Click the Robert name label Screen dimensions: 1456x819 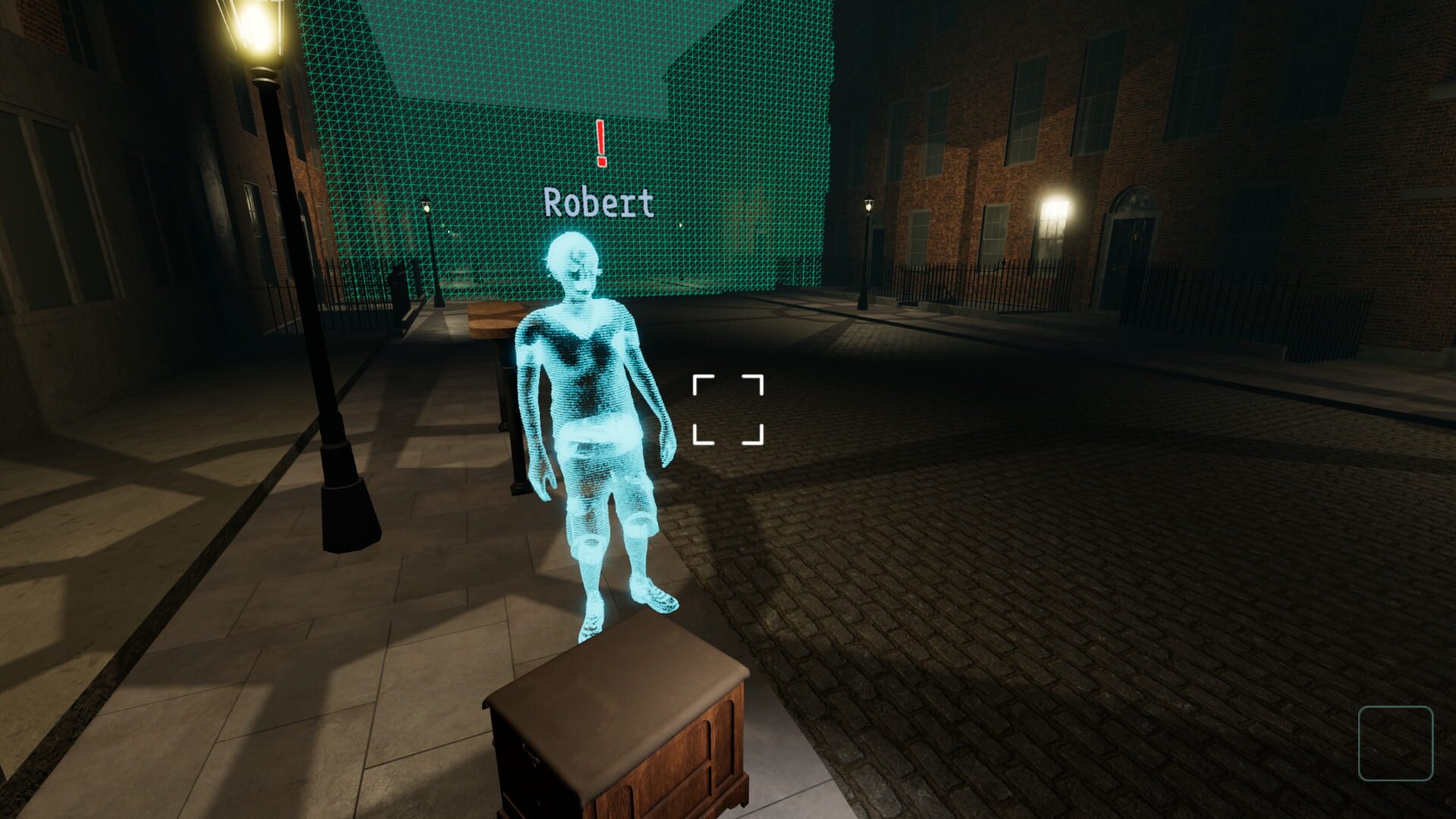point(598,202)
